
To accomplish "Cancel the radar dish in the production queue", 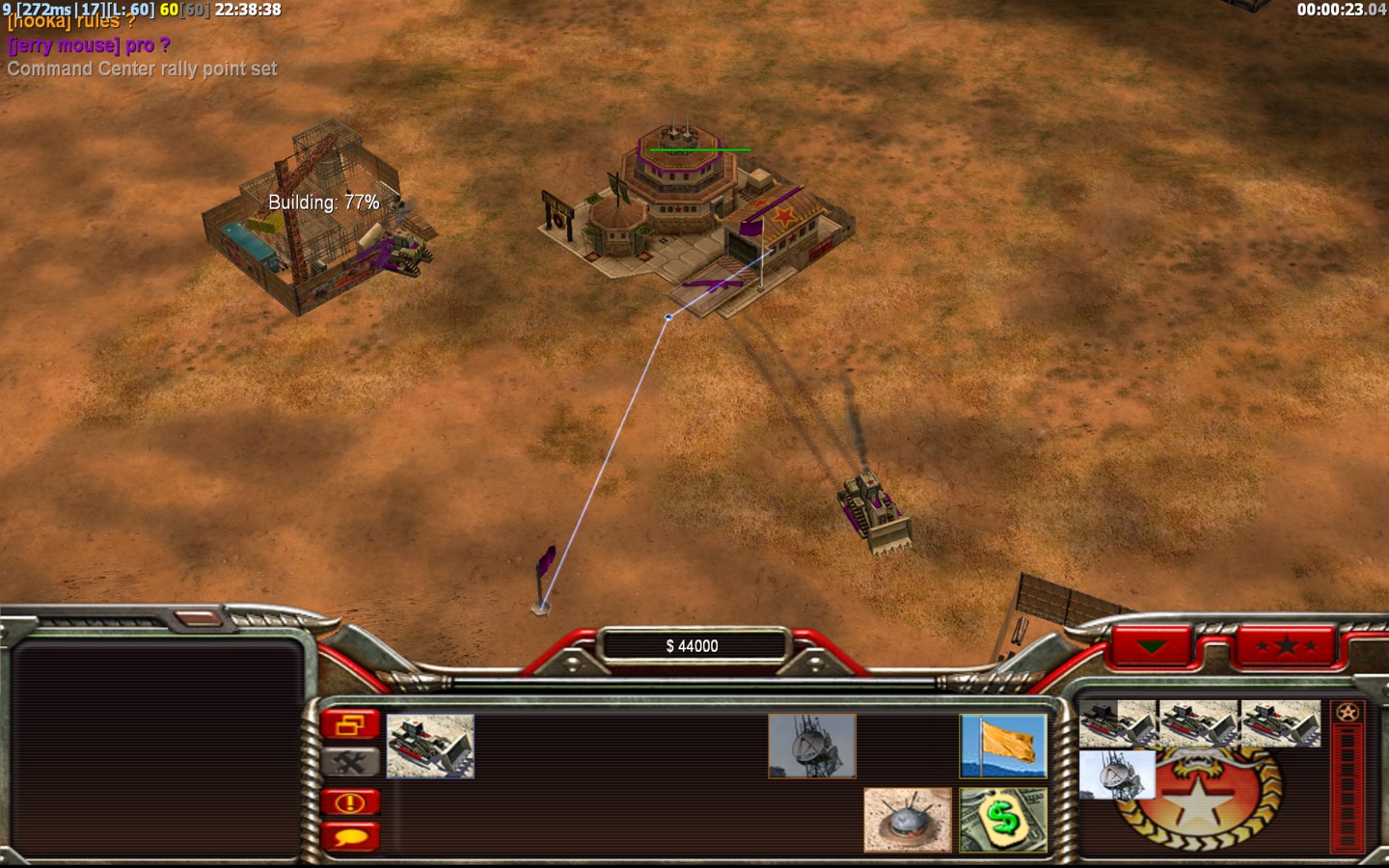I will coord(1117,774).
